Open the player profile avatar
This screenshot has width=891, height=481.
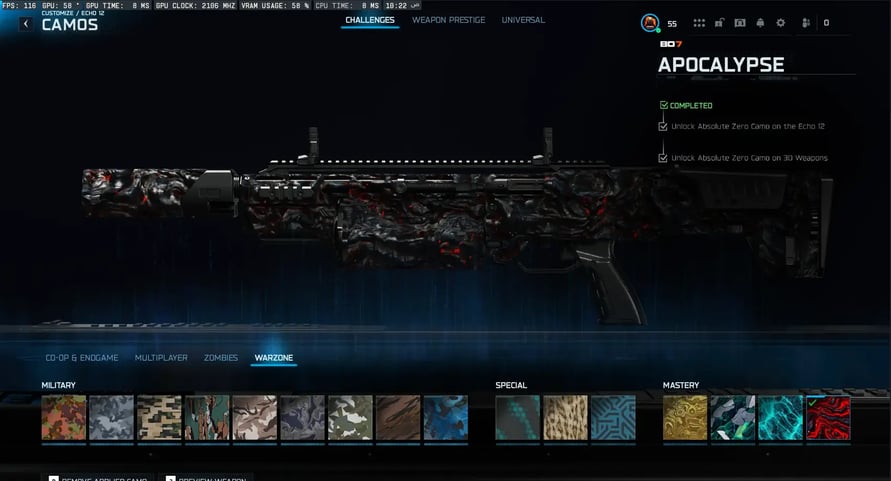pyautogui.click(x=649, y=22)
